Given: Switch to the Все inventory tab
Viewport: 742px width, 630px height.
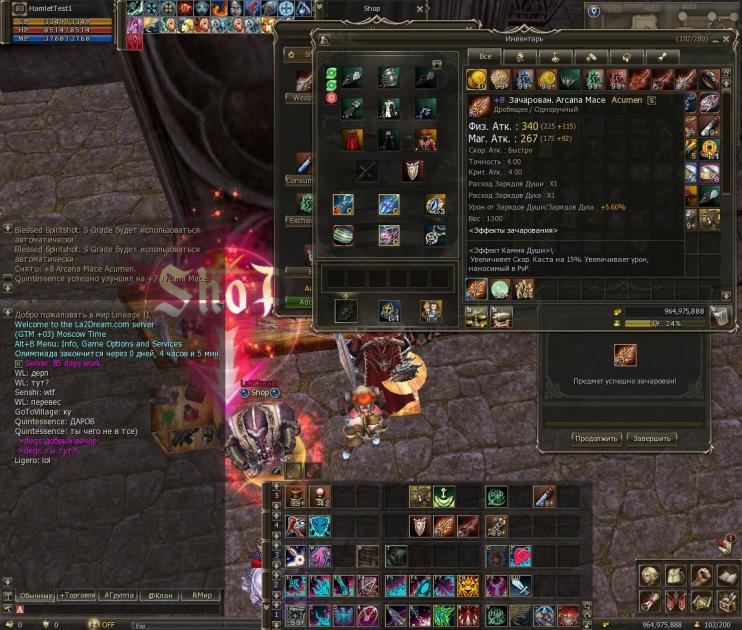Looking at the screenshot, I should point(484,56).
